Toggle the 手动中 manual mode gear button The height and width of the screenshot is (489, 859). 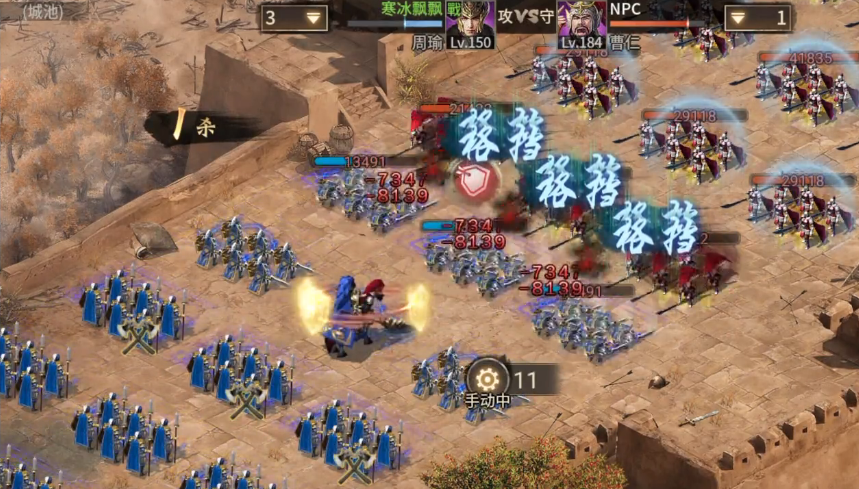click(487, 379)
